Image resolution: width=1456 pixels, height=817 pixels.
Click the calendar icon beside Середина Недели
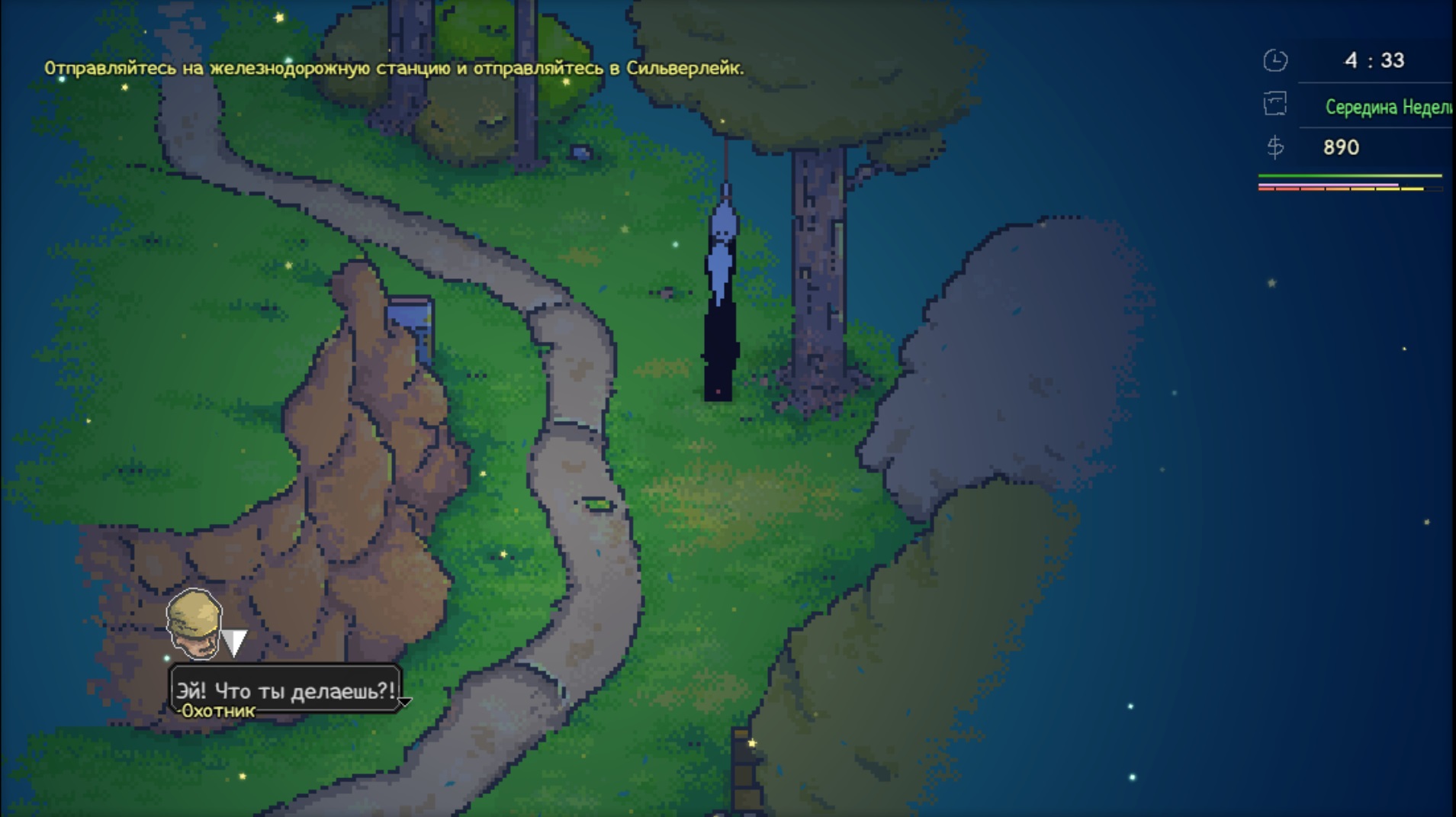(x=1274, y=104)
